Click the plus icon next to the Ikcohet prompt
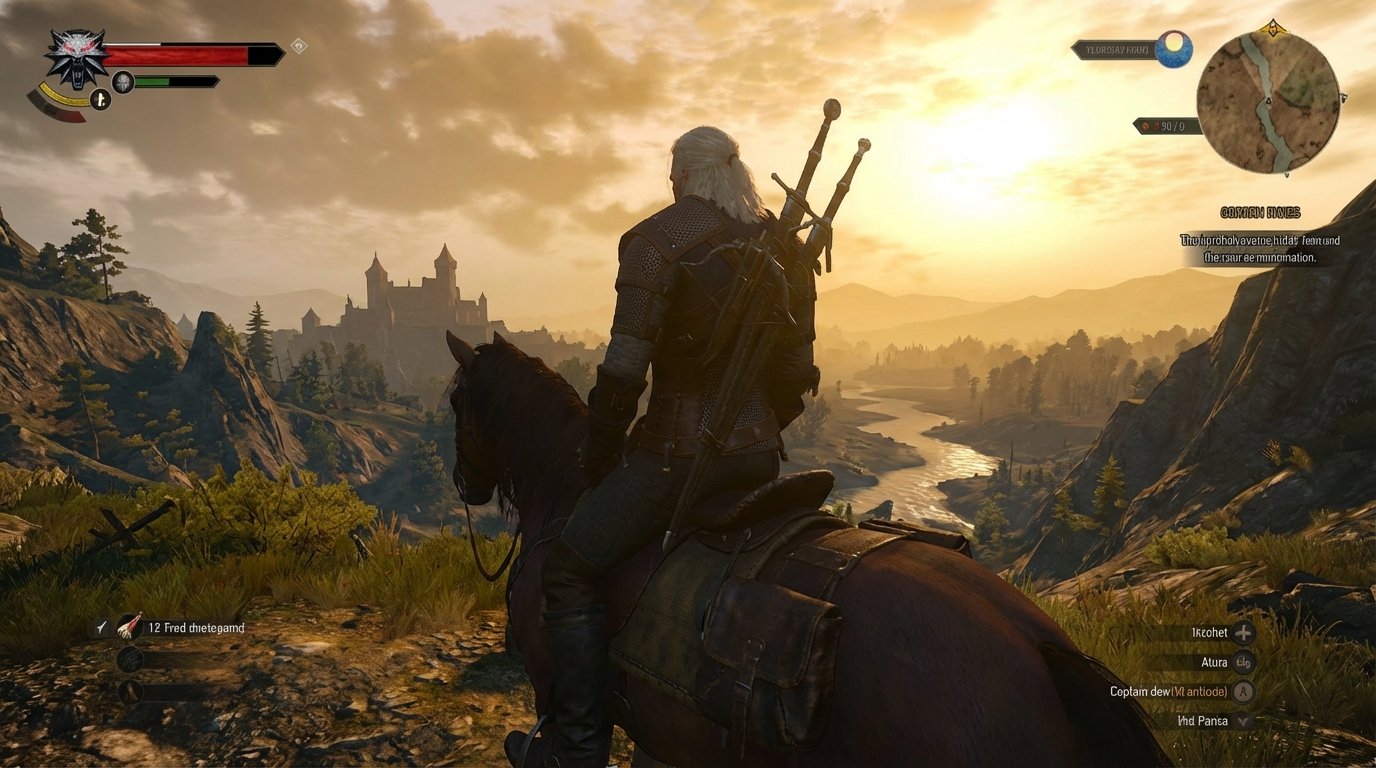The height and width of the screenshot is (768, 1376). (1244, 634)
